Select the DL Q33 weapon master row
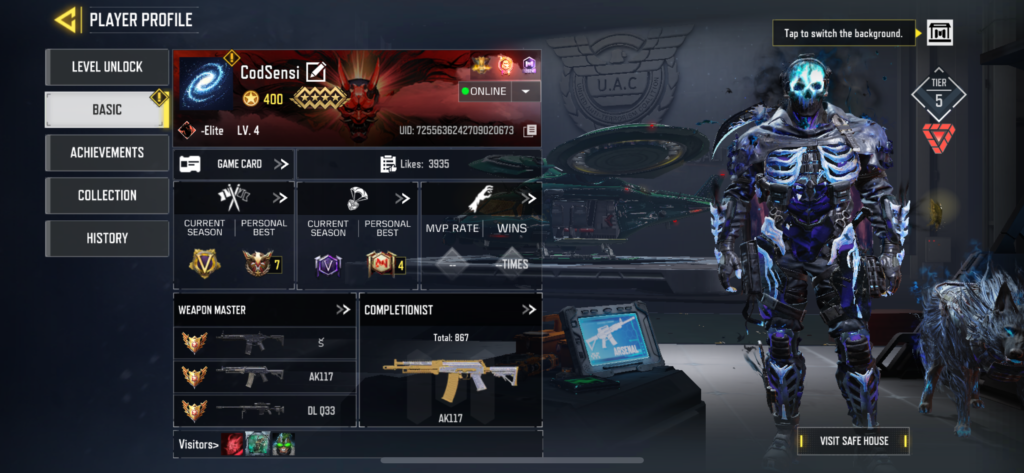The height and width of the screenshot is (473, 1024). coord(265,410)
